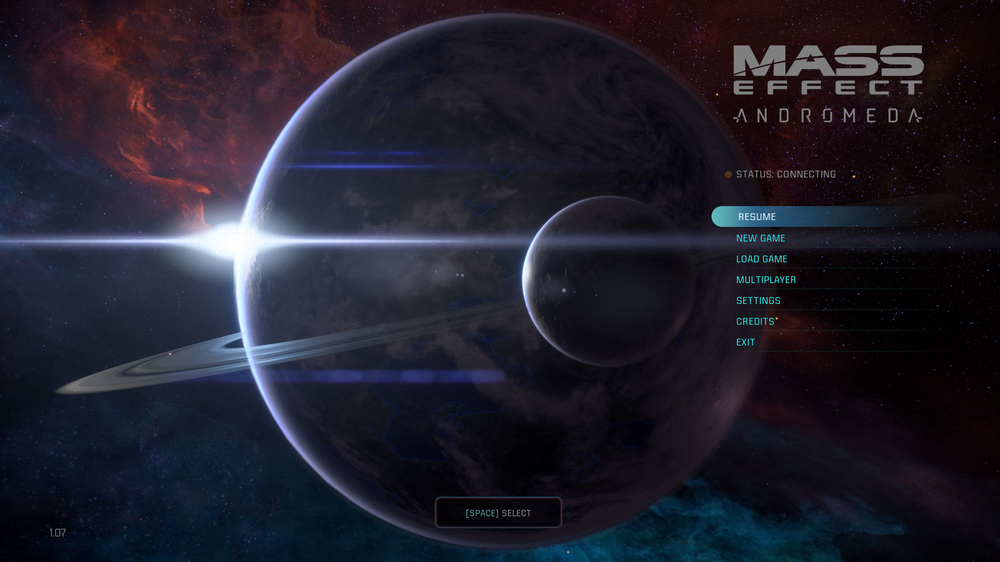Select Resume to continue the game
Image resolution: width=1000 pixels, height=562 pixels.
pos(757,217)
